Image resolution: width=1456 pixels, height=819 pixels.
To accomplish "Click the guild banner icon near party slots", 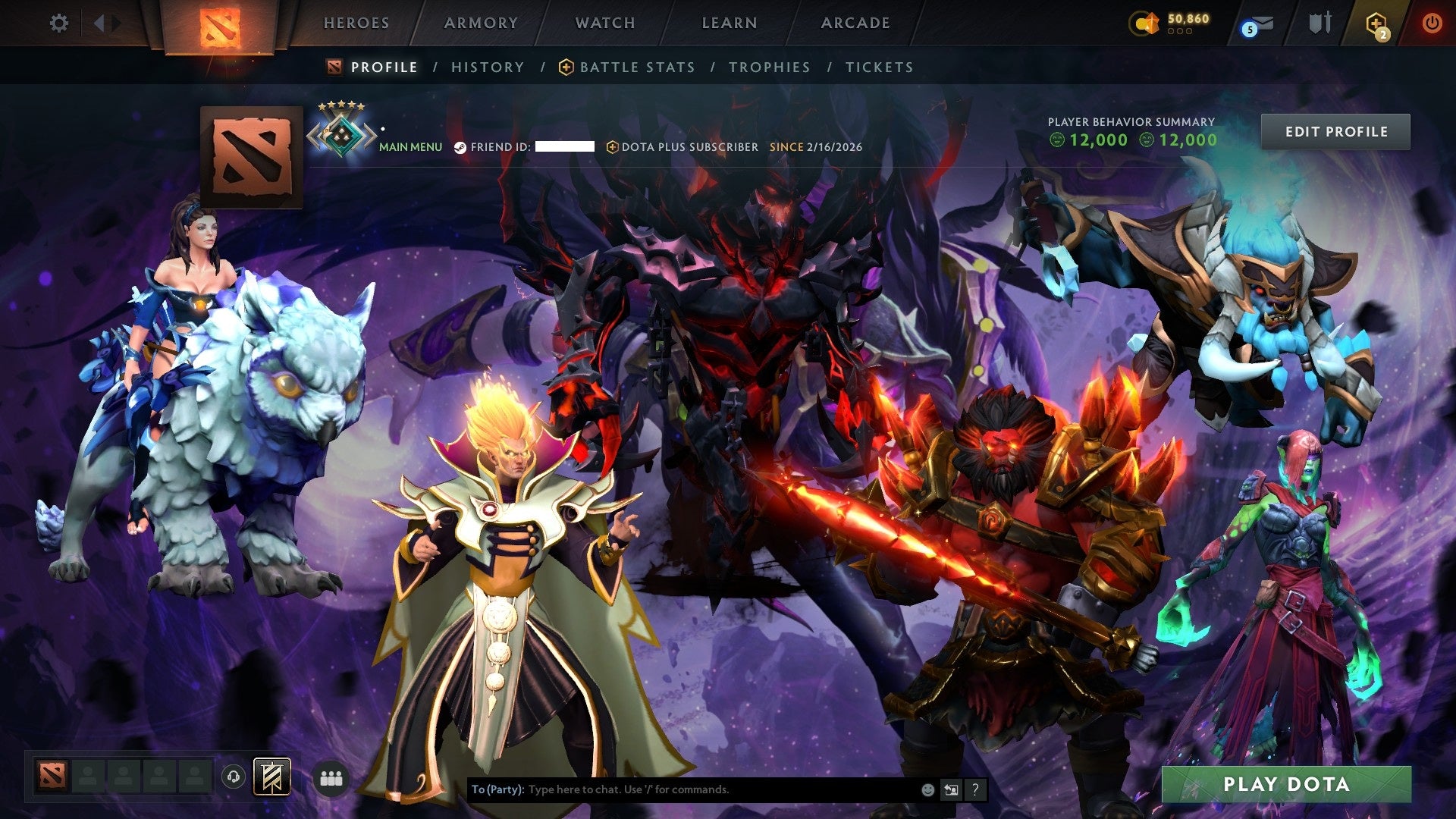I will click(271, 777).
